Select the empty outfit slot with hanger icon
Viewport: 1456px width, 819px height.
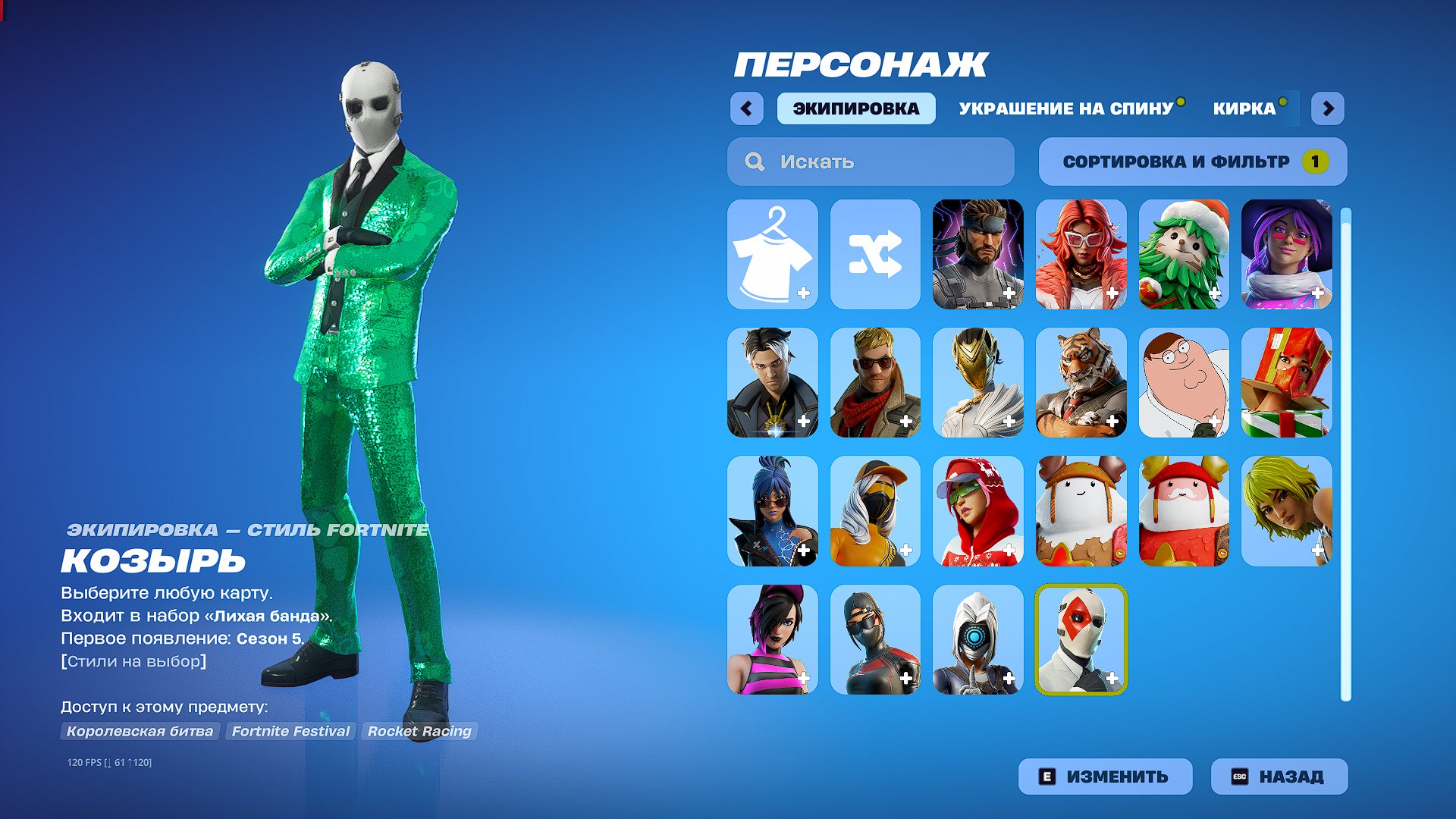[x=773, y=254]
